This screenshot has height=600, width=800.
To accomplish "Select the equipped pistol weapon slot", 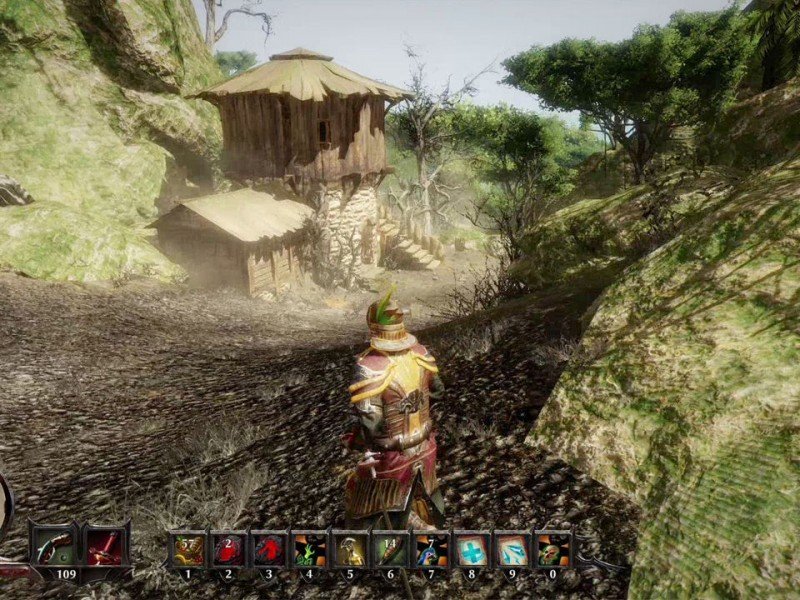I will (x=51, y=547).
